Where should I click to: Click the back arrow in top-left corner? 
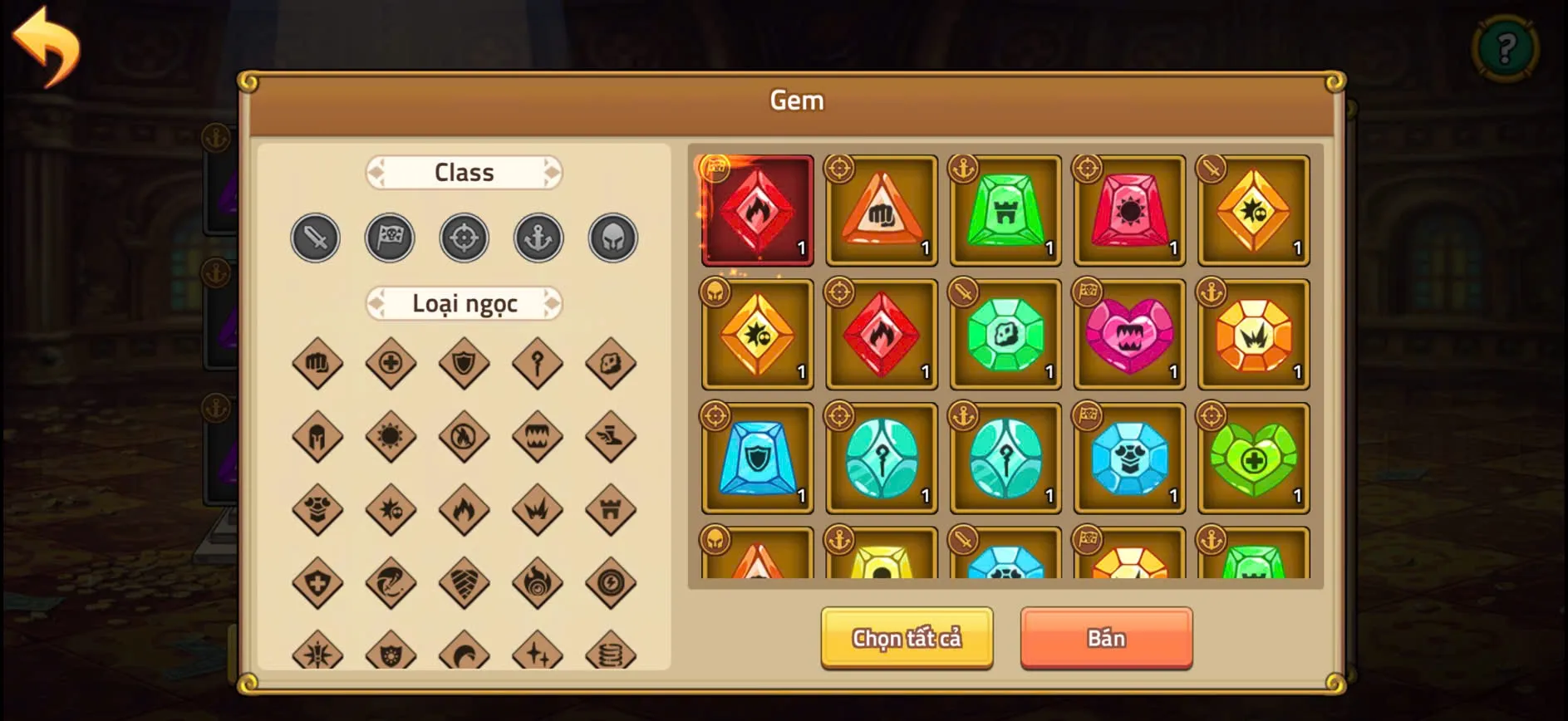pos(46,46)
